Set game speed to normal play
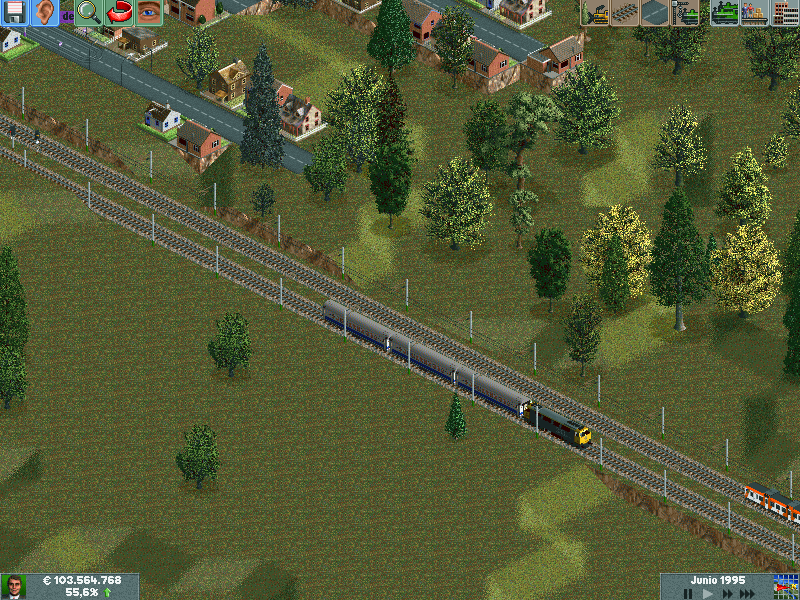This screenshot has width=800, height=600. point(708,593)
